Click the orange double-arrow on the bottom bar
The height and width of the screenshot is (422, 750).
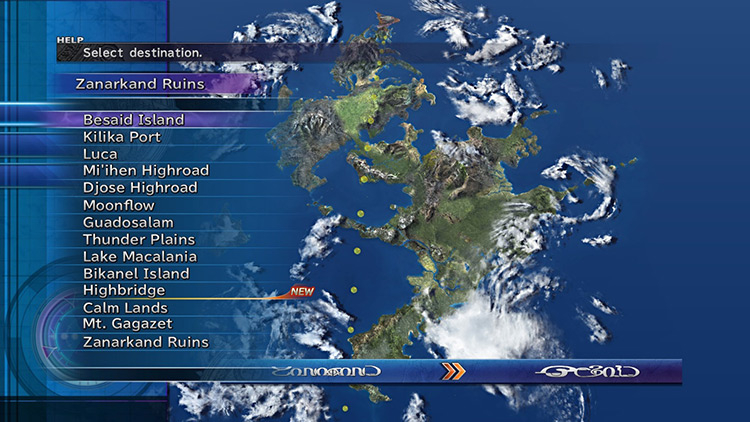(454, 371)
